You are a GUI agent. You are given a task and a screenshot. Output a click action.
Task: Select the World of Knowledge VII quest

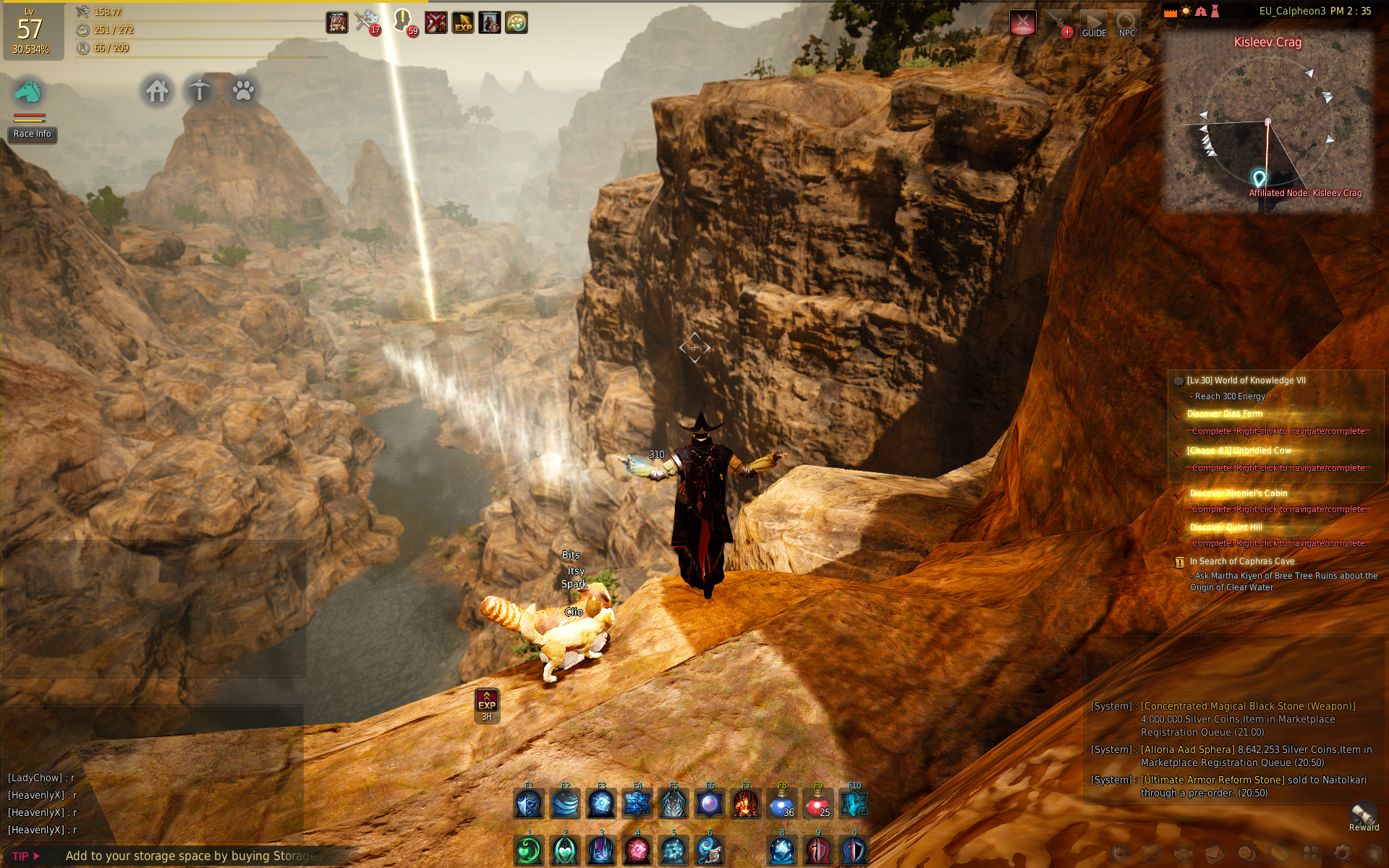(x=1246, y=380)
